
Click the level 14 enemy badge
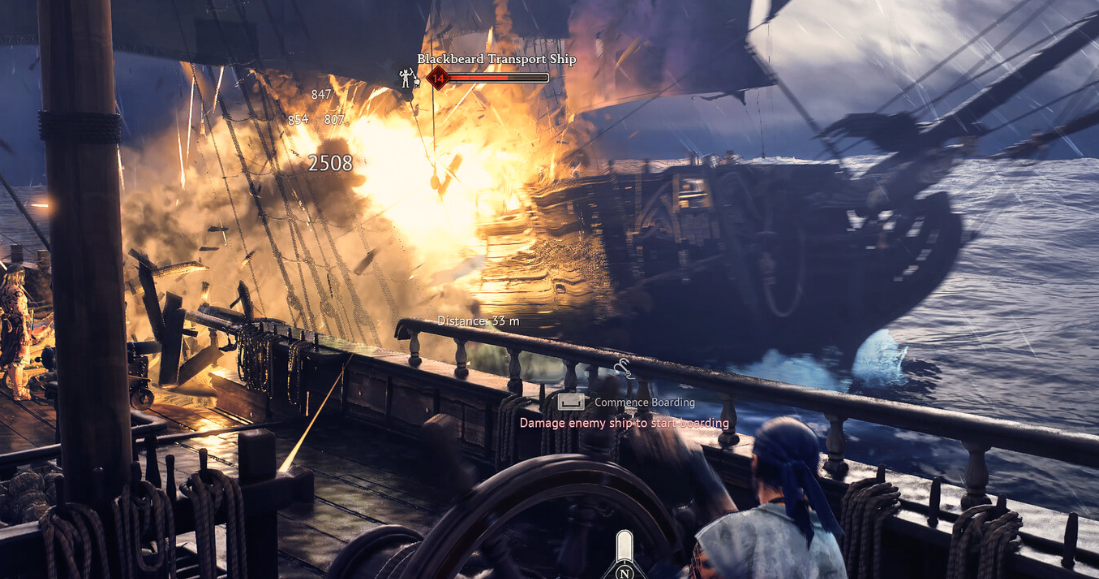point(437,77)
